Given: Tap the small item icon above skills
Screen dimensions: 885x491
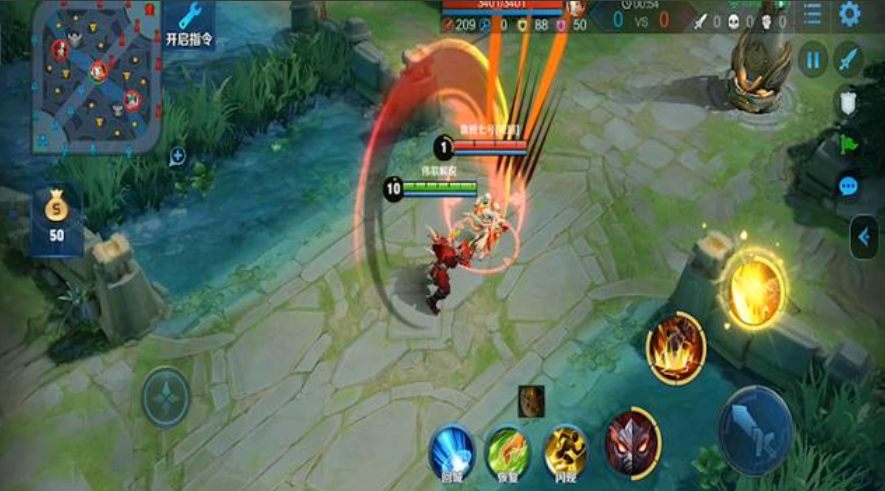Looking at the screenshot, I should 531,400.
